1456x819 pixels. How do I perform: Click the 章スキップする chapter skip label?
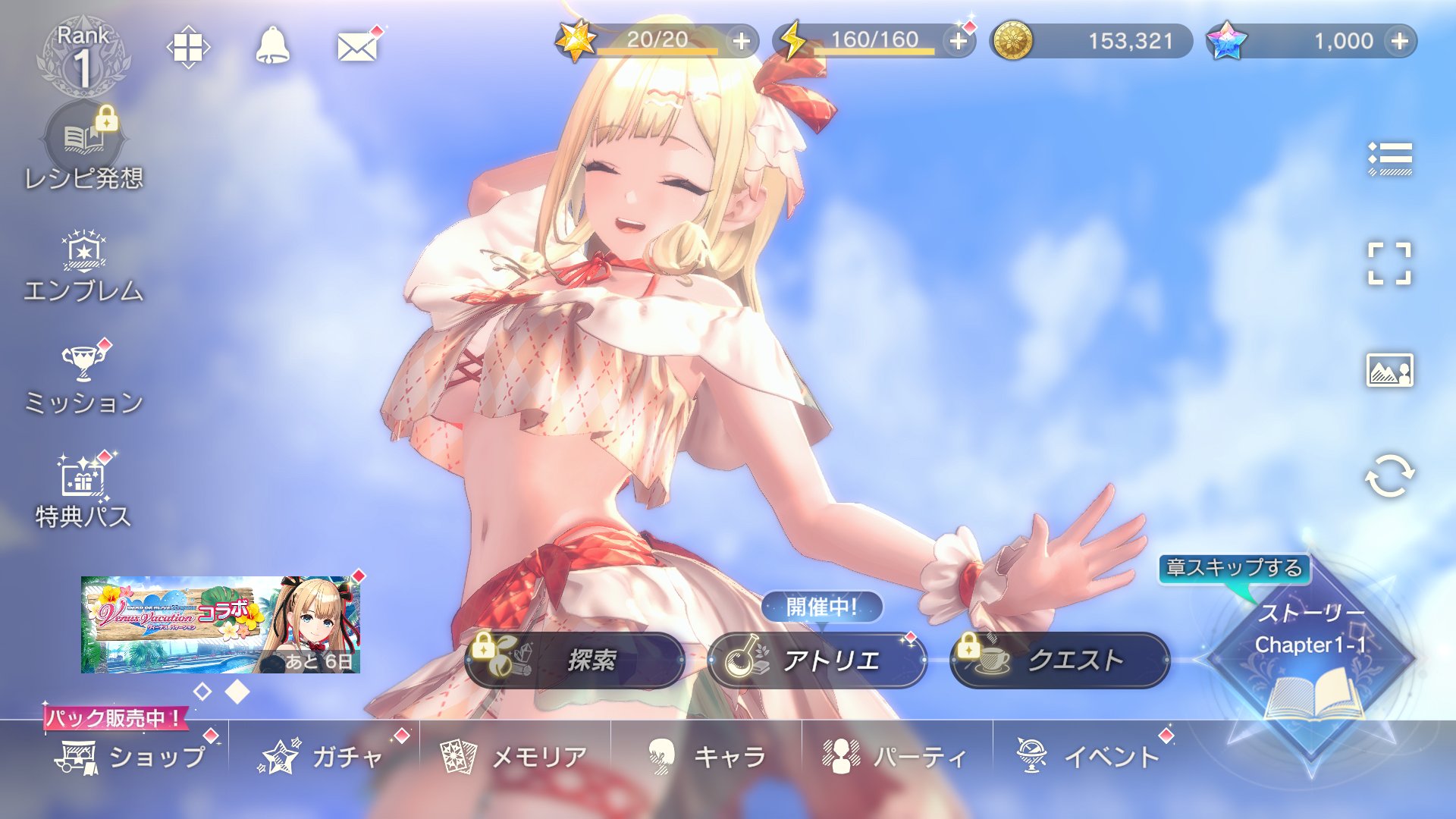tap(1234, 568)
